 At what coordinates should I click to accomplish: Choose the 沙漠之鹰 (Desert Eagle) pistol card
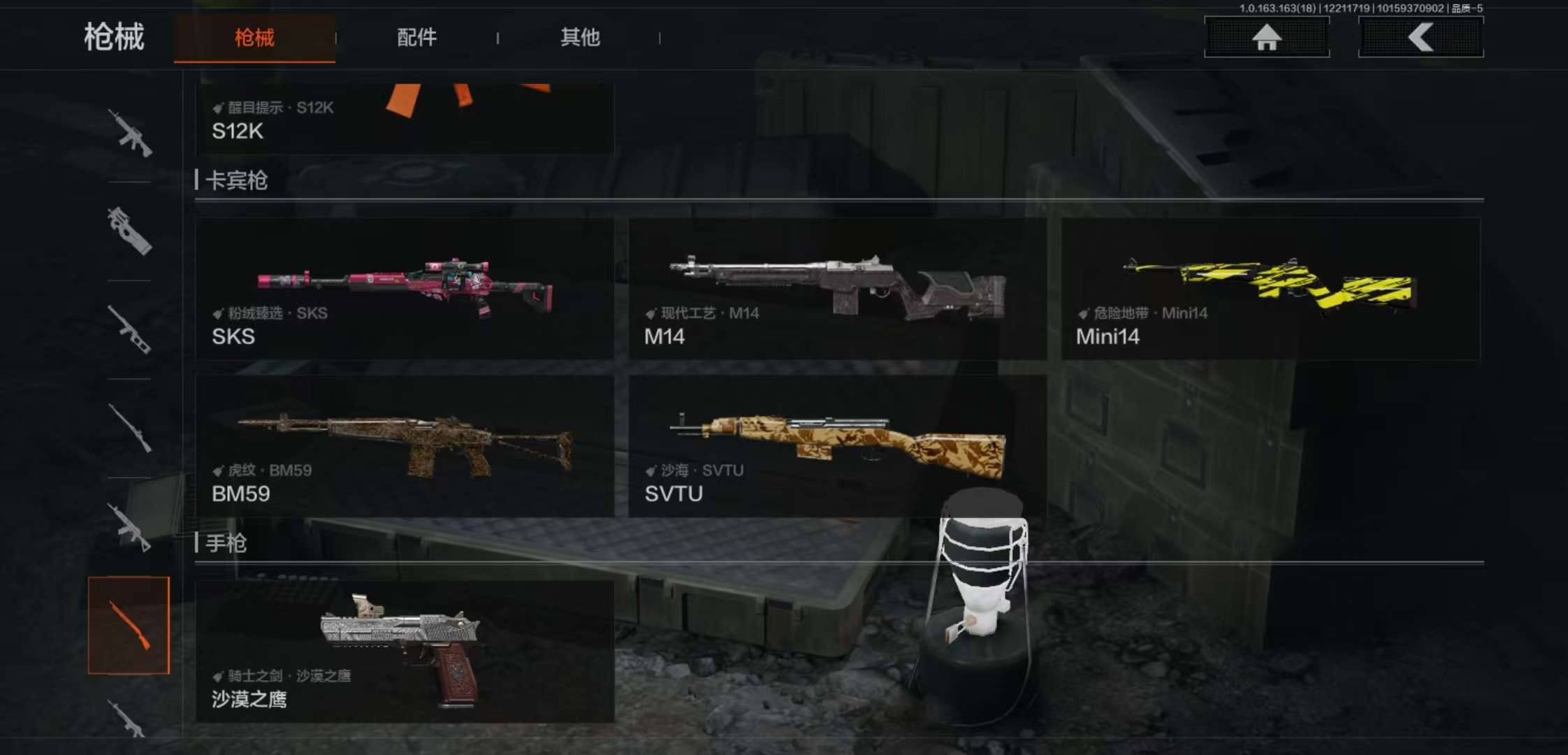click(x=405, y=652)
